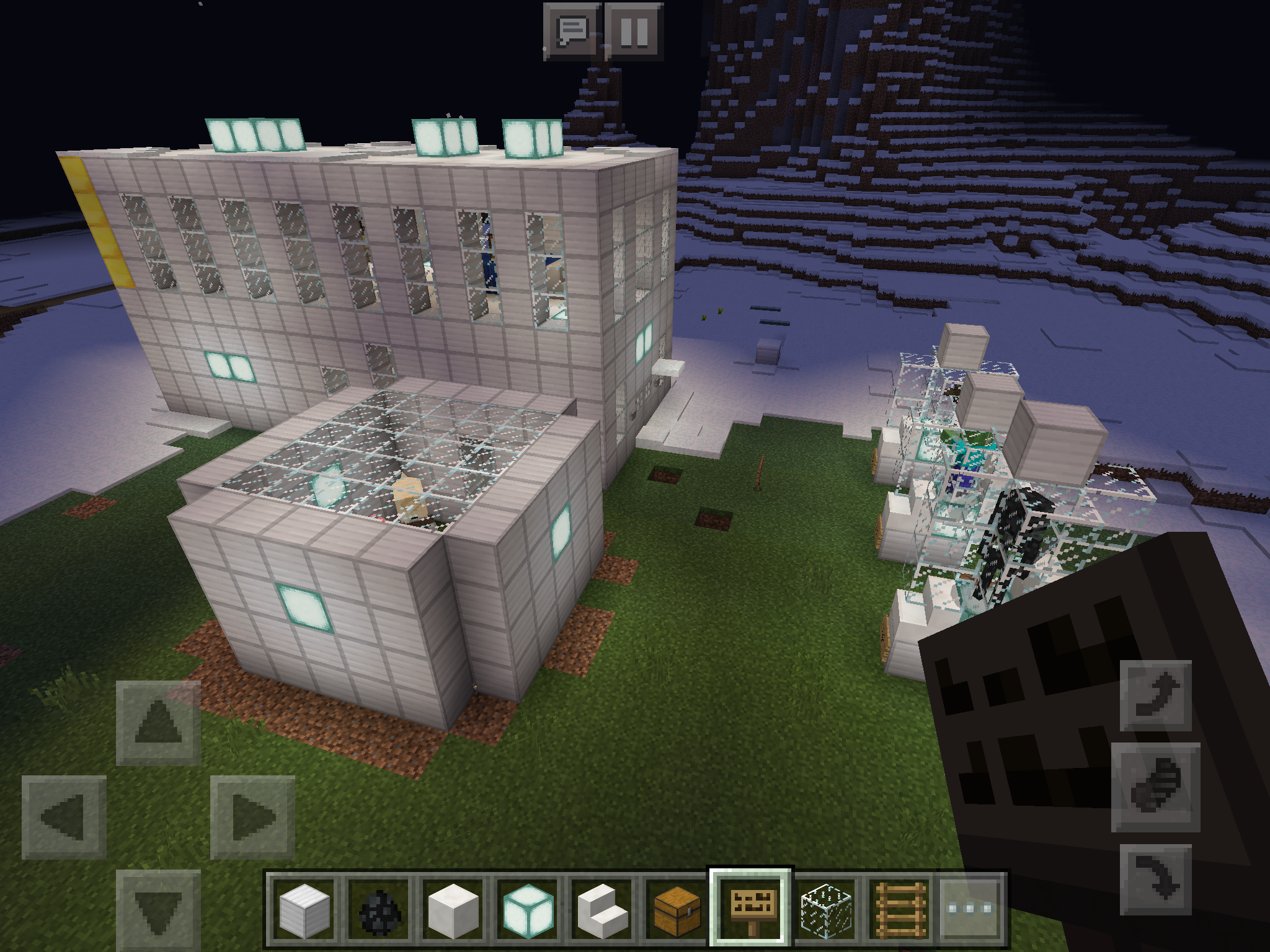
Task: Select the black spawn egg slot
Action: coord(378,909)
